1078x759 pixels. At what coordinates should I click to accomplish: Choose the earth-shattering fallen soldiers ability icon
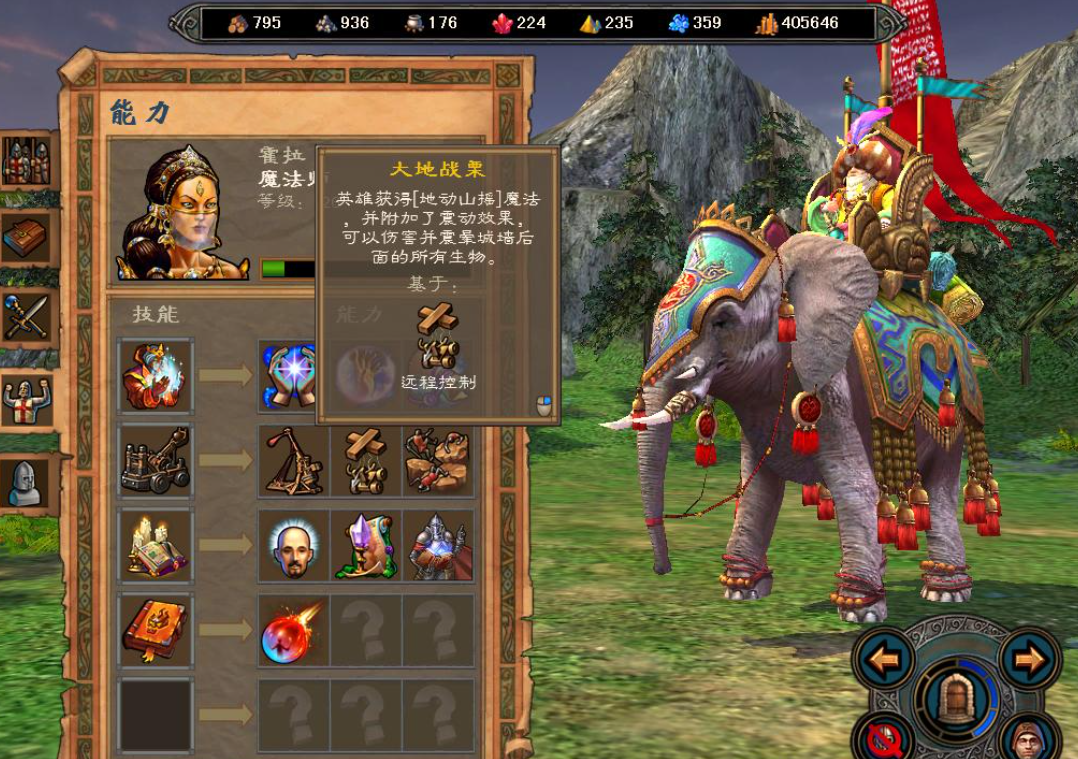[x=438, y=461]
